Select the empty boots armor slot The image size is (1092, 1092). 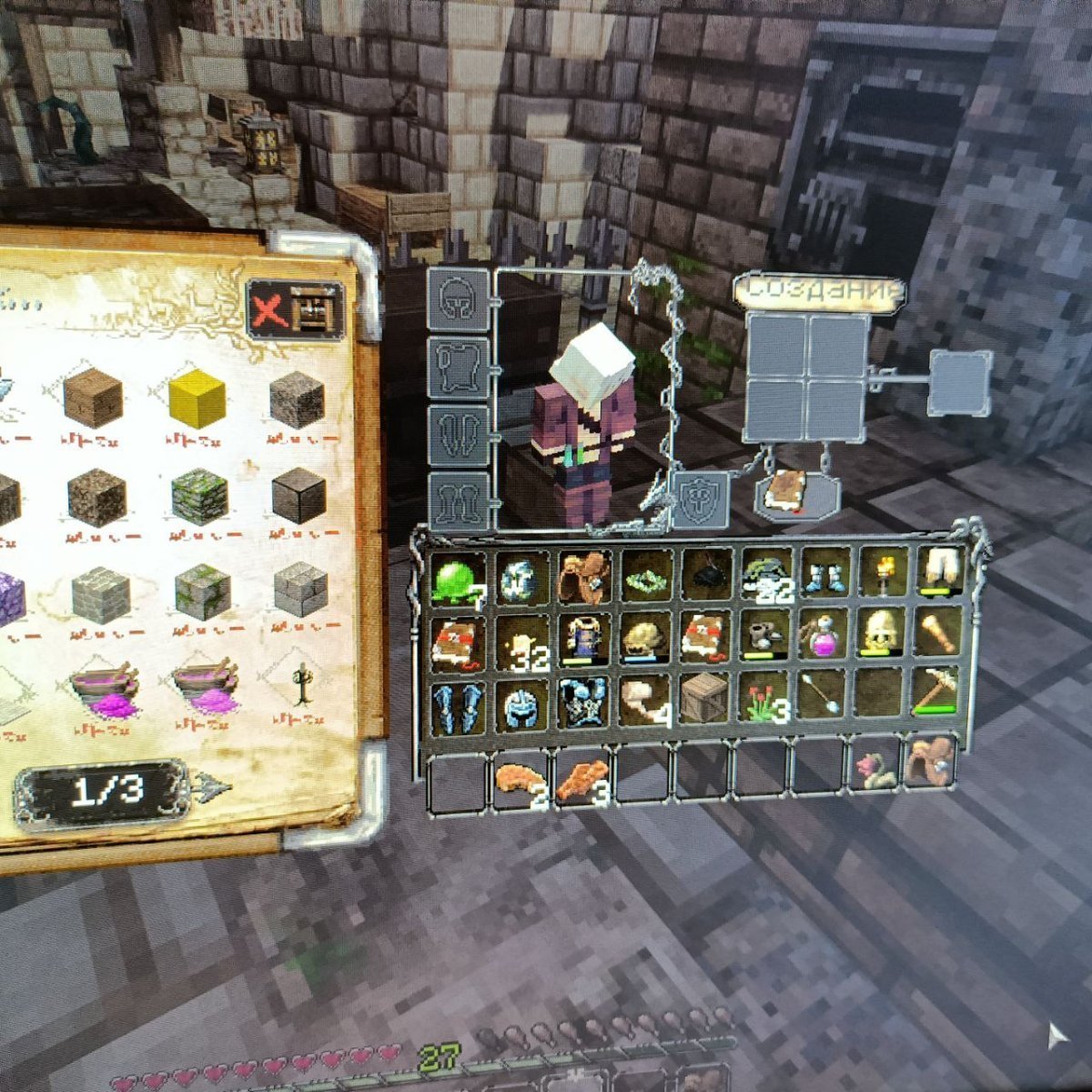click(x=458, y=499)
